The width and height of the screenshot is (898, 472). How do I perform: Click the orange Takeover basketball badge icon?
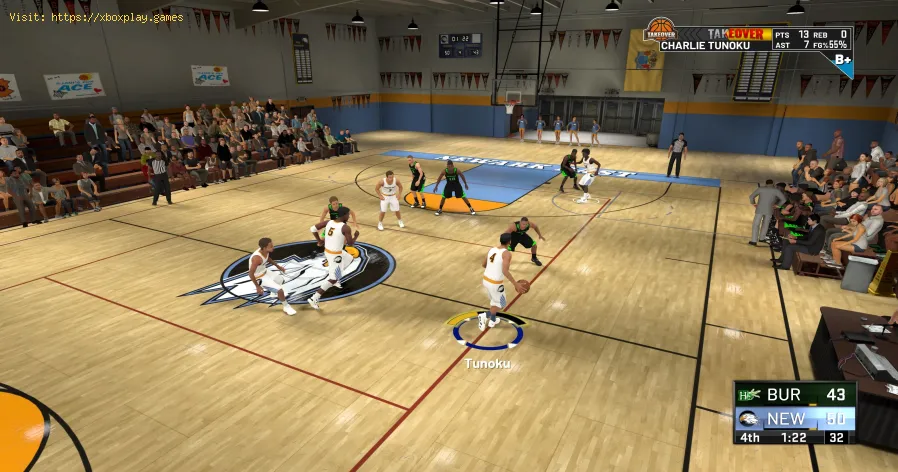click(659, 31)
